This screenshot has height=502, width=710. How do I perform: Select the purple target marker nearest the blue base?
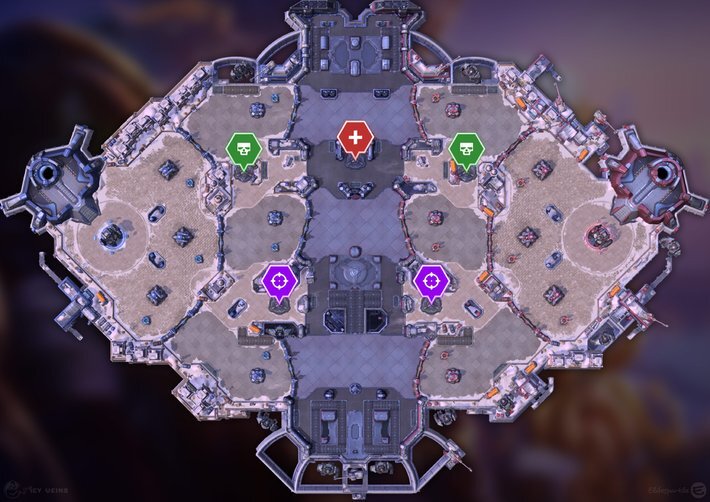[x=280, y=281]
